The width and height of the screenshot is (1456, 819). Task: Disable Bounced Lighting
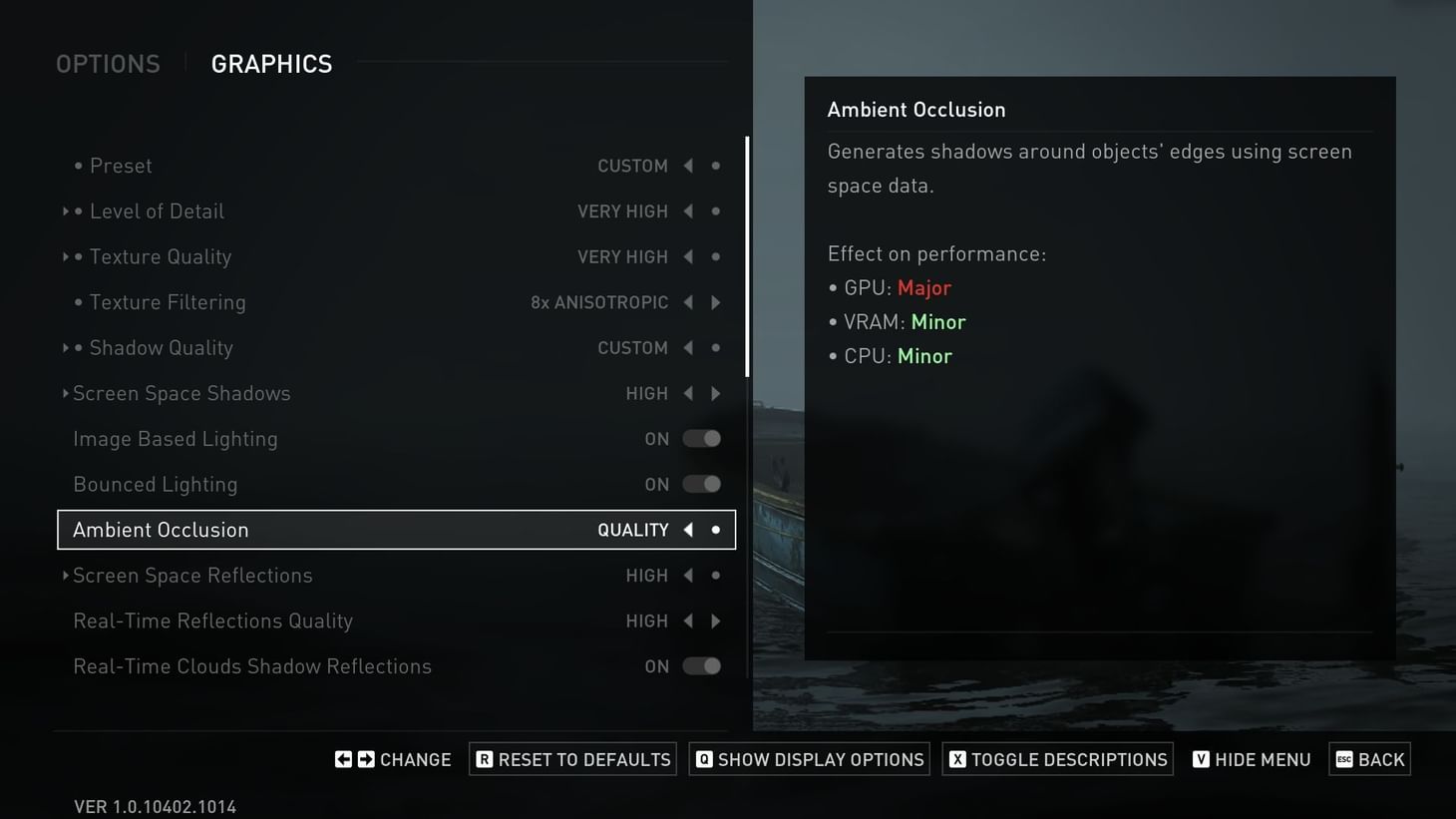[702, 484]
